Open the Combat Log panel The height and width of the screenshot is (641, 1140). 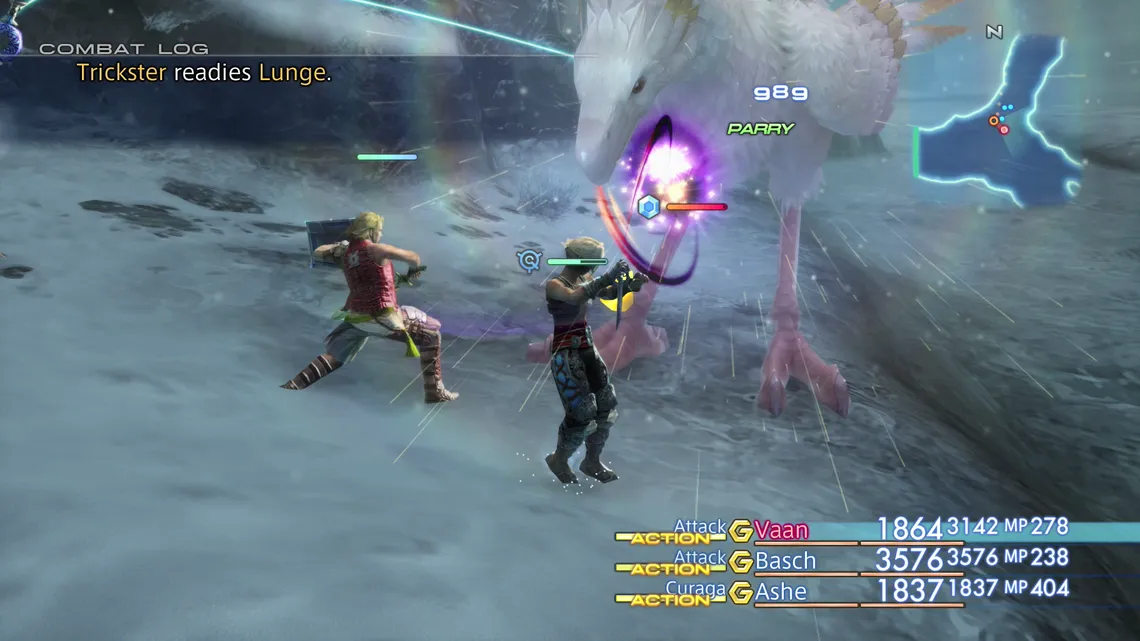(x=124, y=48)
